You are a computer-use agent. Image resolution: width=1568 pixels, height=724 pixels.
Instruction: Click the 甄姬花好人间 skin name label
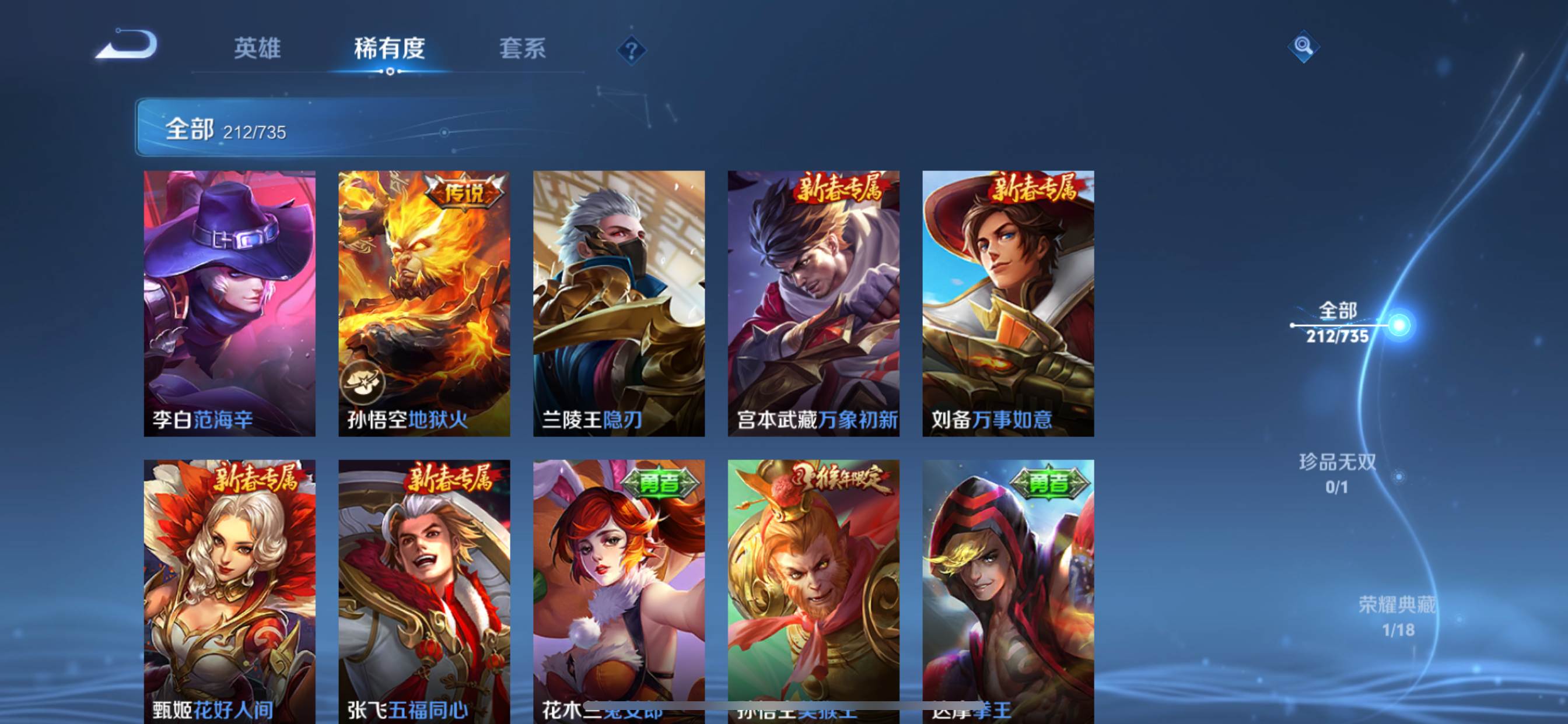[212, 709]
